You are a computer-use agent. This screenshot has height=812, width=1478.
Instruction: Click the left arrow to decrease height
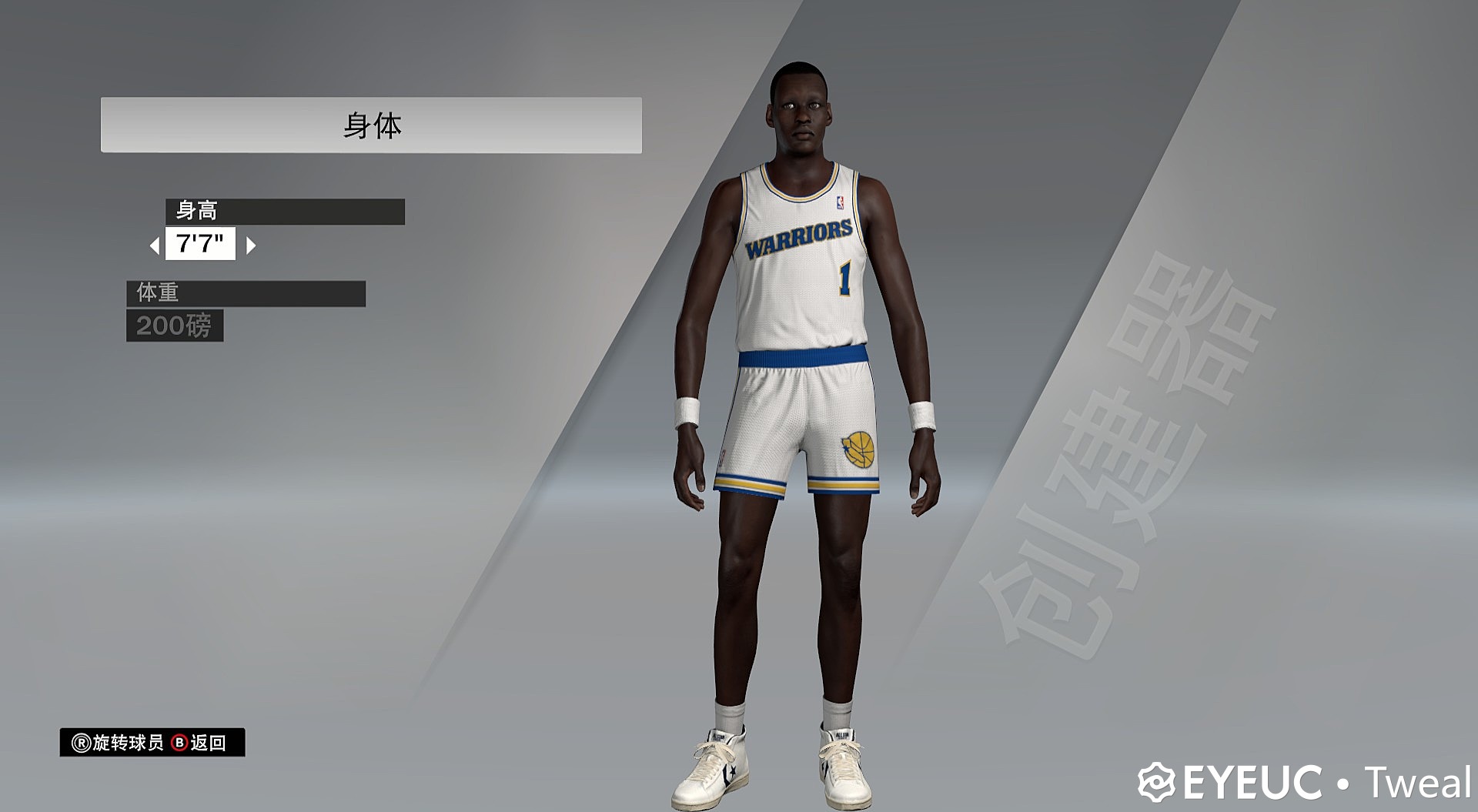(x=154, y=246)
